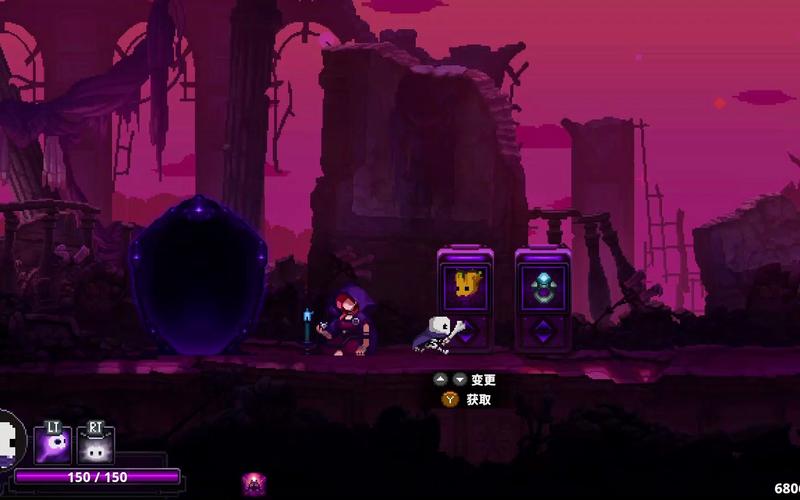
Task: Choose the blue gem ring item display
Action: 542,285
